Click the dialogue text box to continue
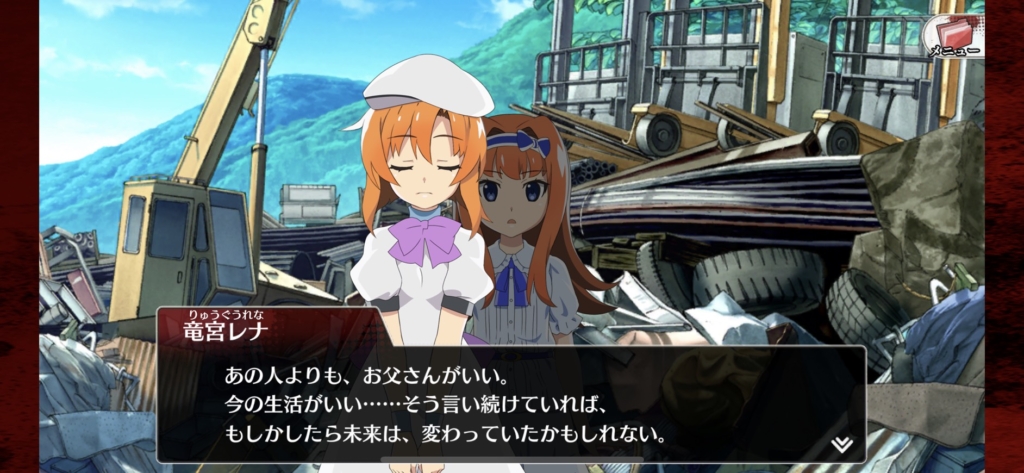Image resolution: width=1024 pixels, height=473 pixels. coord(510,405)
